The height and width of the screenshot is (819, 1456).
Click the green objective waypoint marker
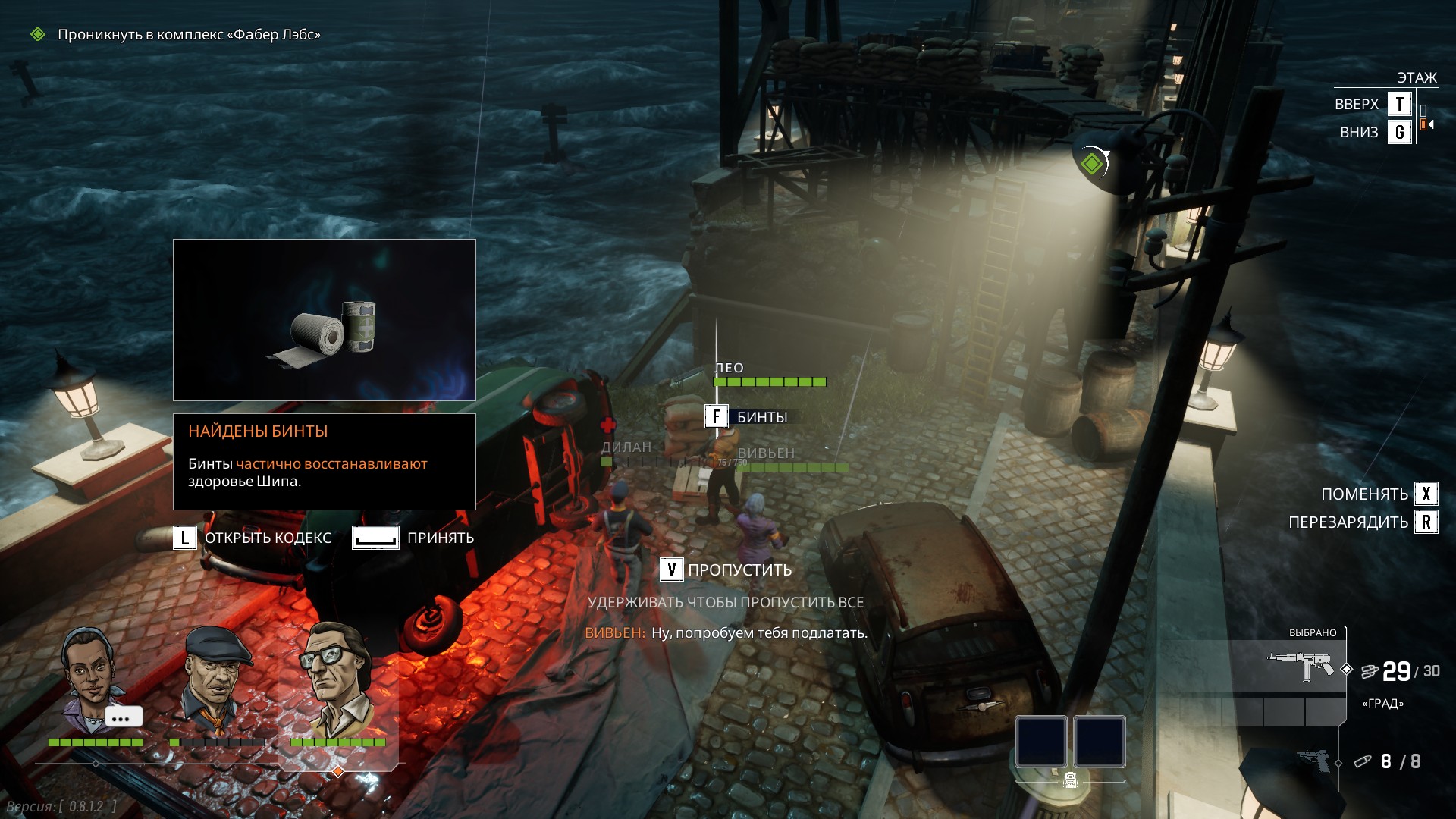pyautogui.click(x=1091, y=163)
